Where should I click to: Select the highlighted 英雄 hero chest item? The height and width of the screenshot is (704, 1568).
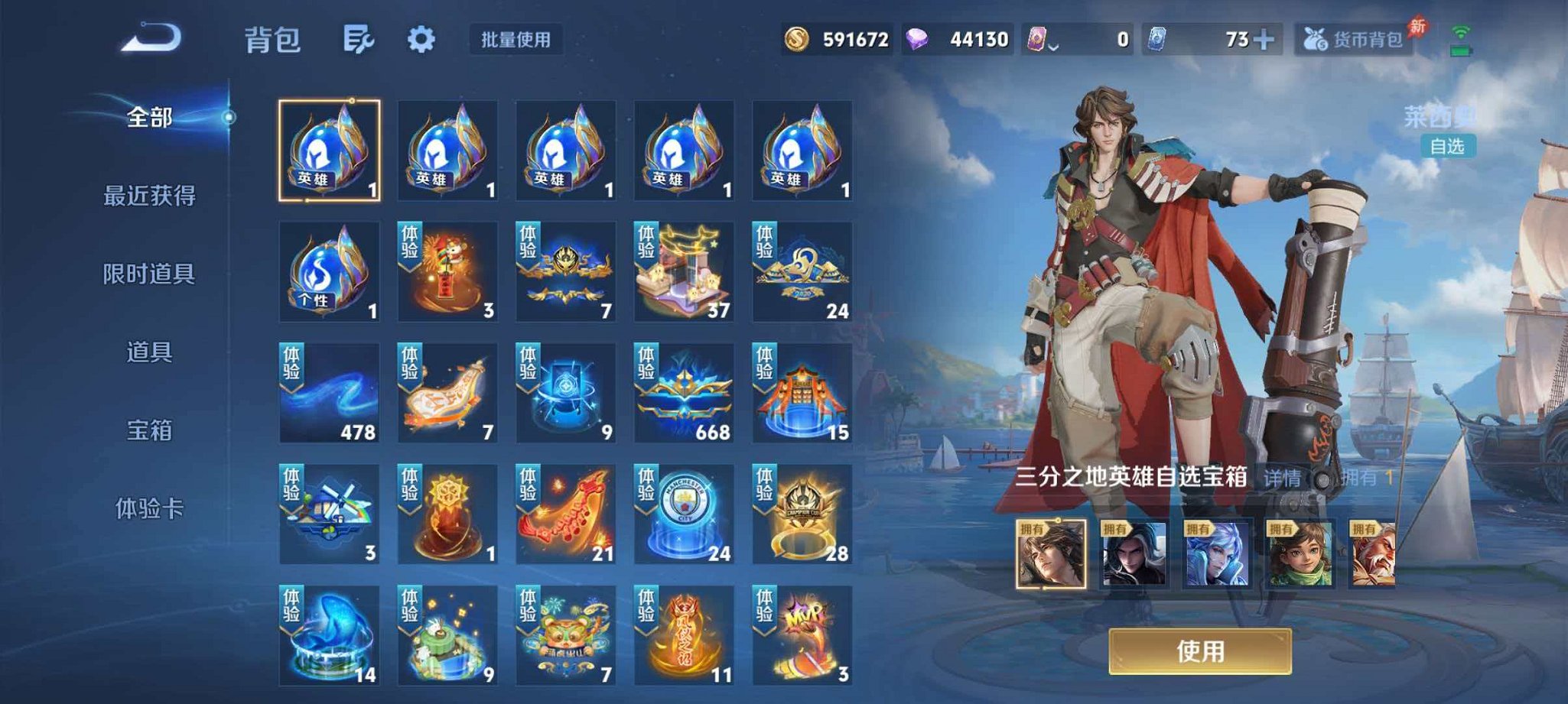tap(329, 149)
